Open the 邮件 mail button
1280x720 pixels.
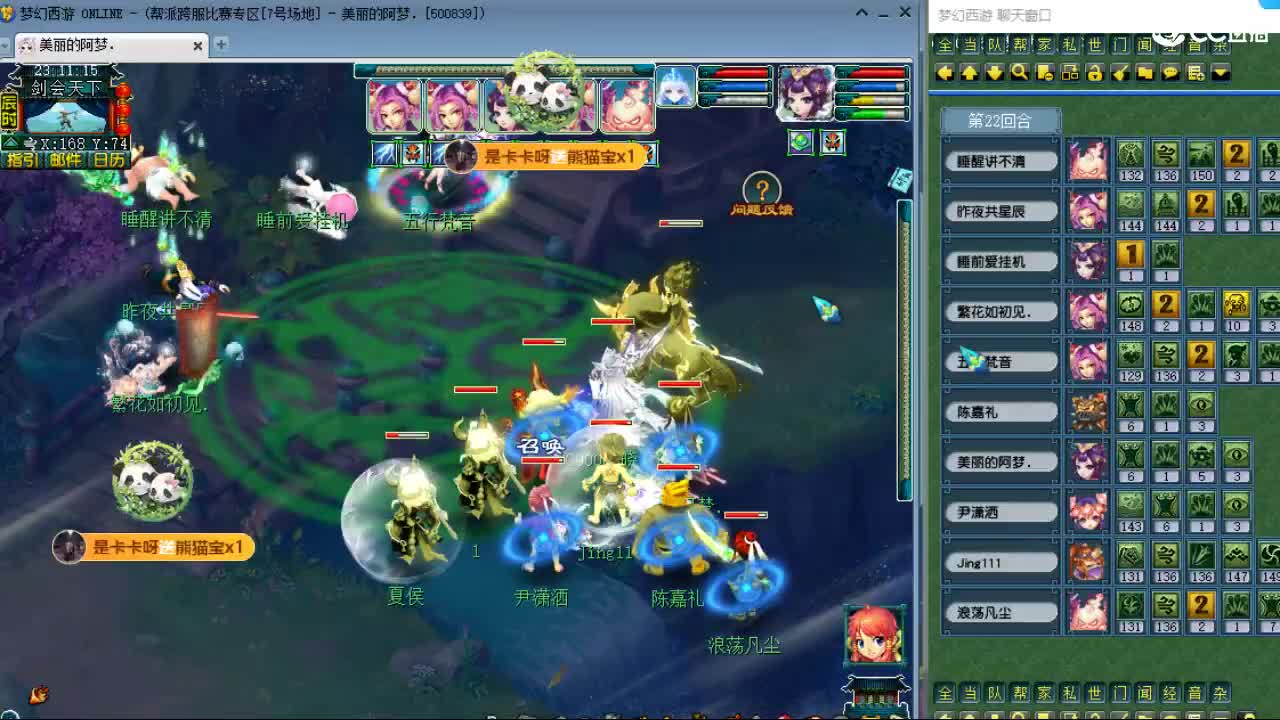pyautogui.click(x=64, y=159)
